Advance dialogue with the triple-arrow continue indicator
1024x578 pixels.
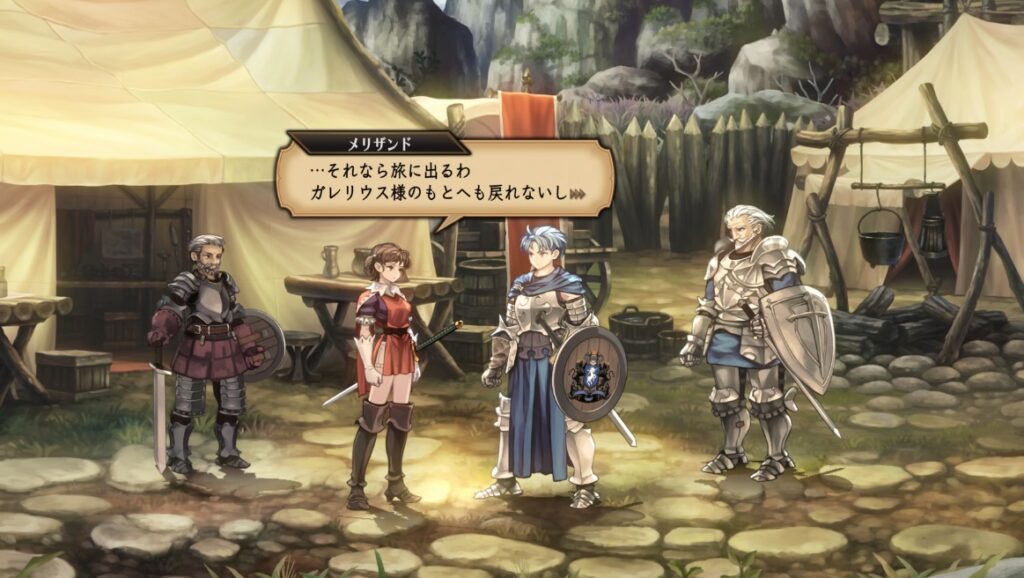577,194
